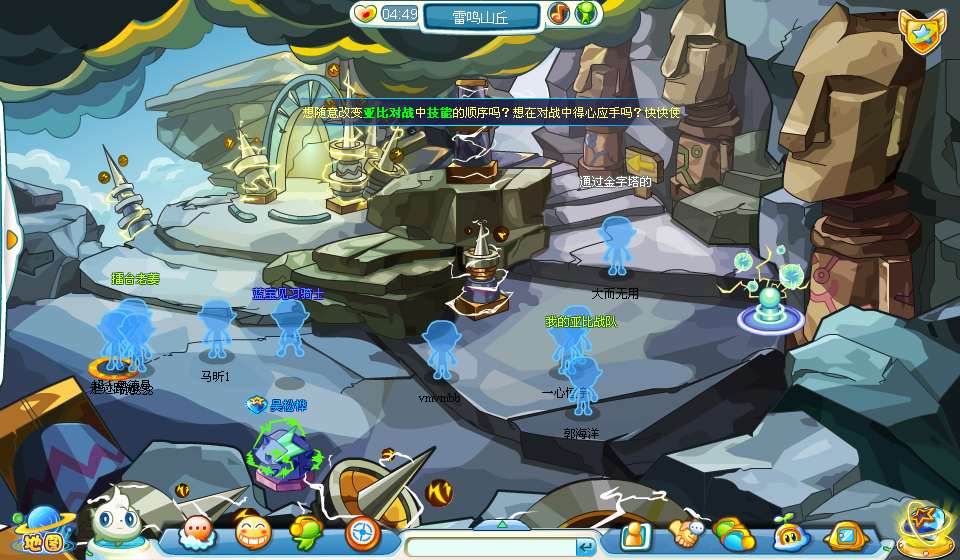This screenshot has height=560, width=960.
Task: Open the 地图 map globe button
Action: tap(37, 531)
